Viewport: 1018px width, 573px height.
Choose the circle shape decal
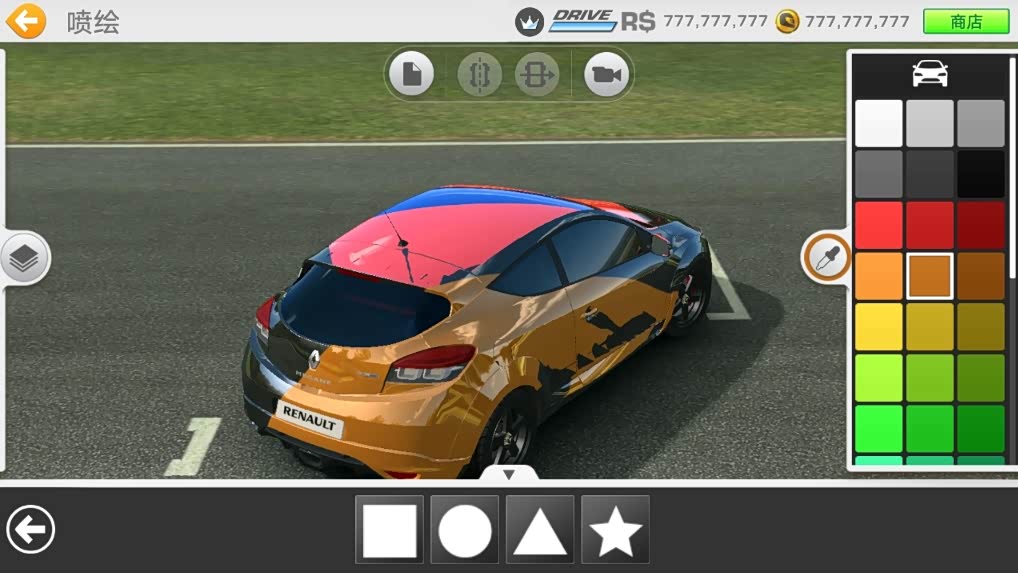[465, 530]
